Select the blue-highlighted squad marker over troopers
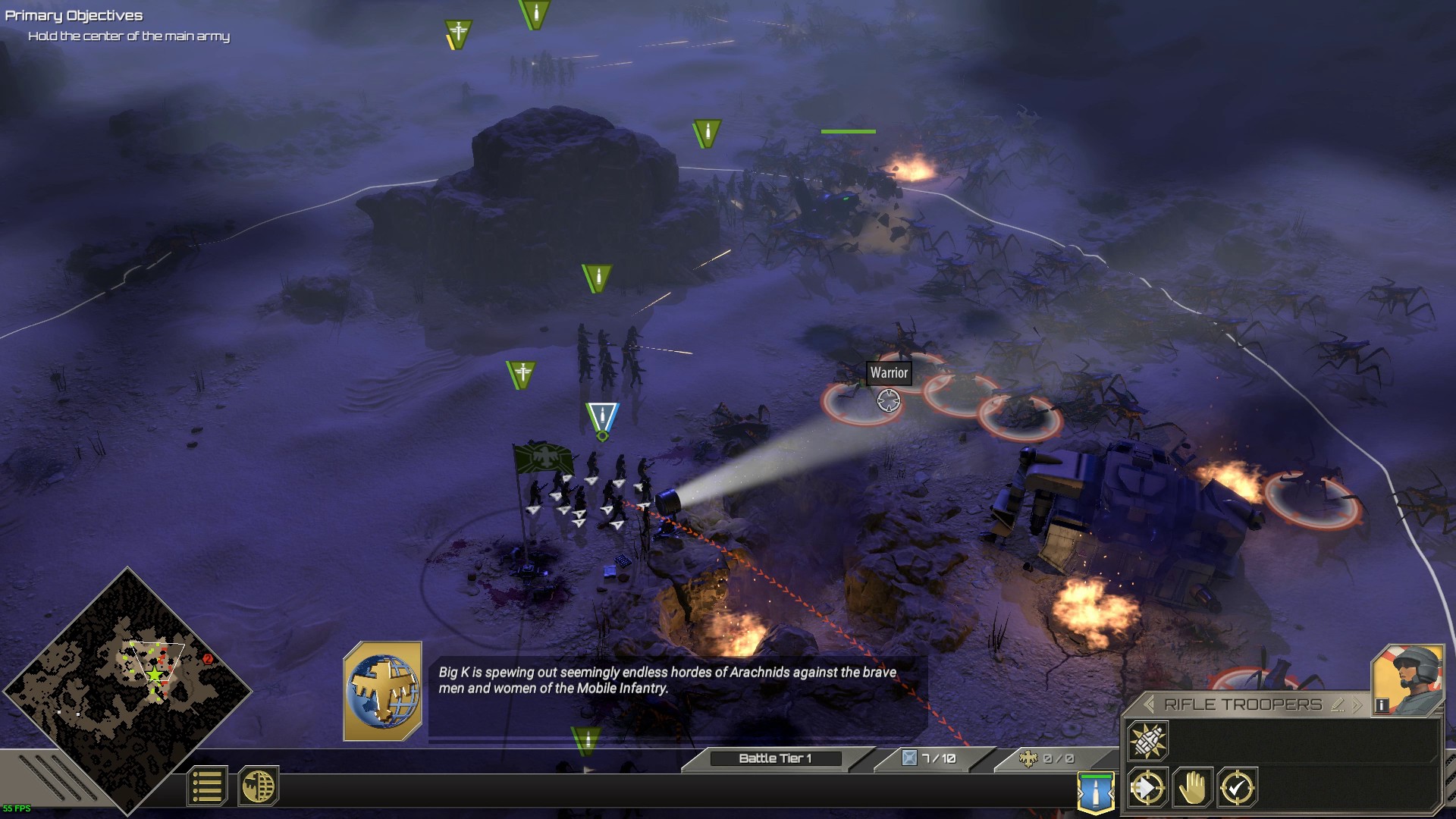 point(602,419)
